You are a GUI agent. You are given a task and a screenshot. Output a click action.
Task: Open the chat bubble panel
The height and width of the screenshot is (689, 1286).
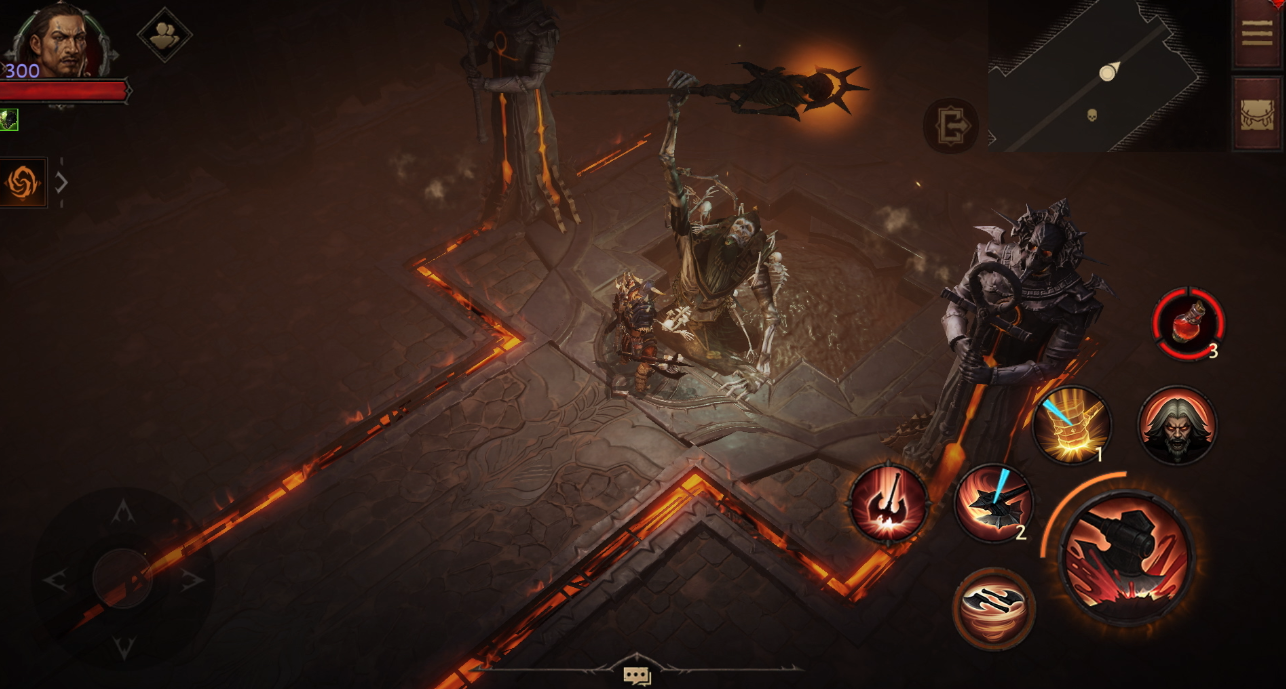click(637, 676)
